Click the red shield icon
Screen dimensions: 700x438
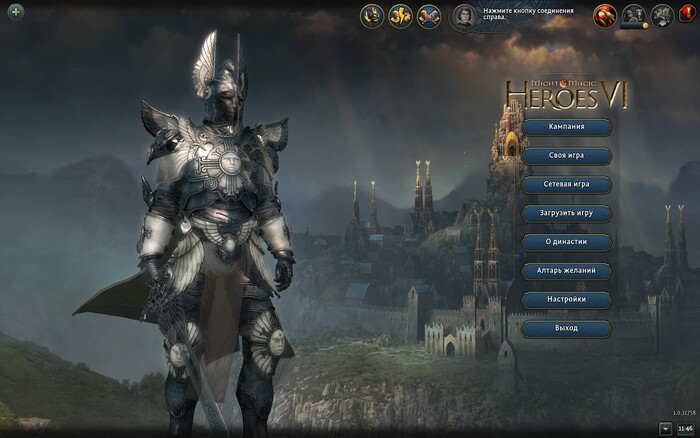click(x=687, y=14)
